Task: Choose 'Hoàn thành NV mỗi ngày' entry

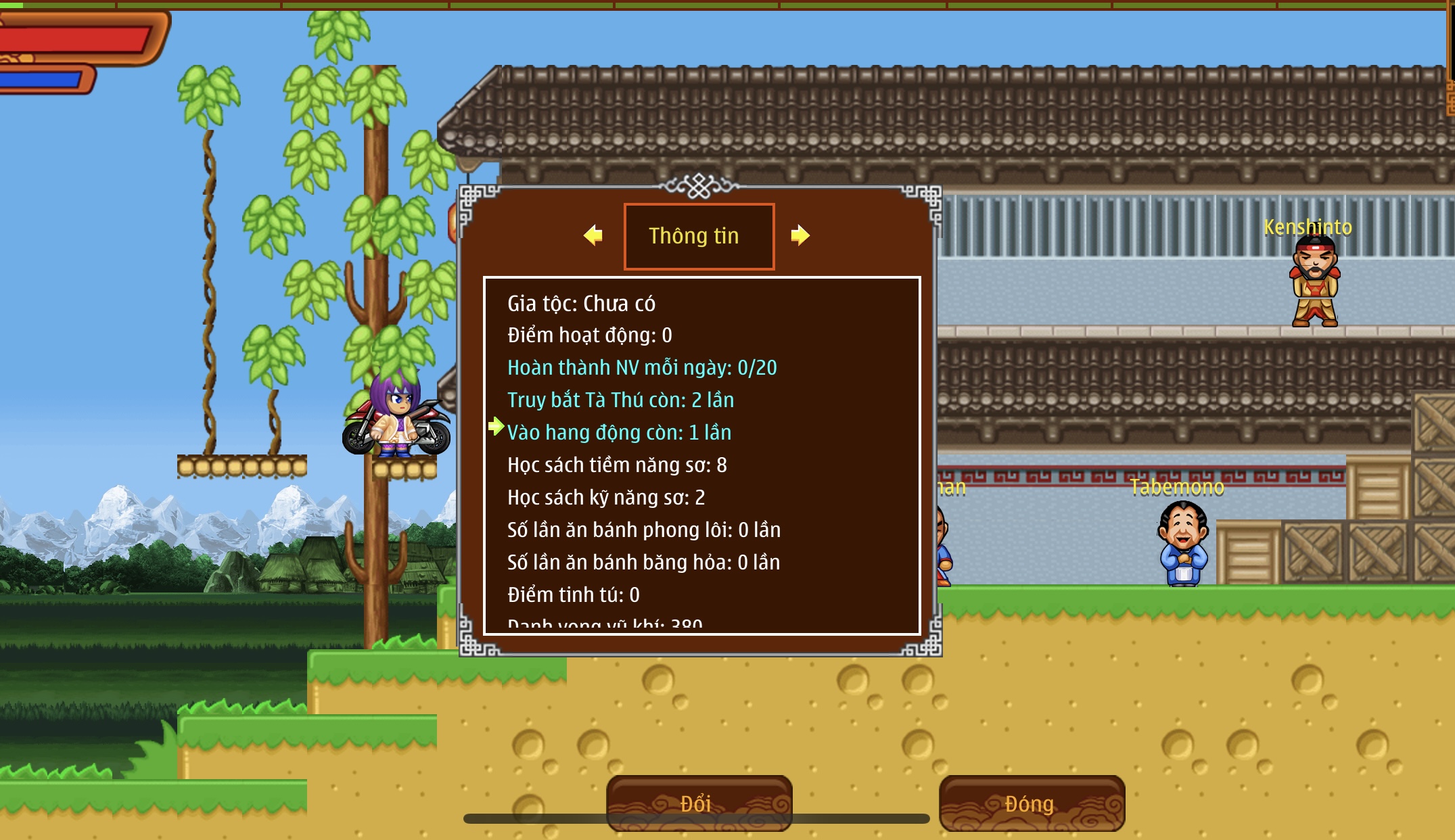Action: [642, 368]
